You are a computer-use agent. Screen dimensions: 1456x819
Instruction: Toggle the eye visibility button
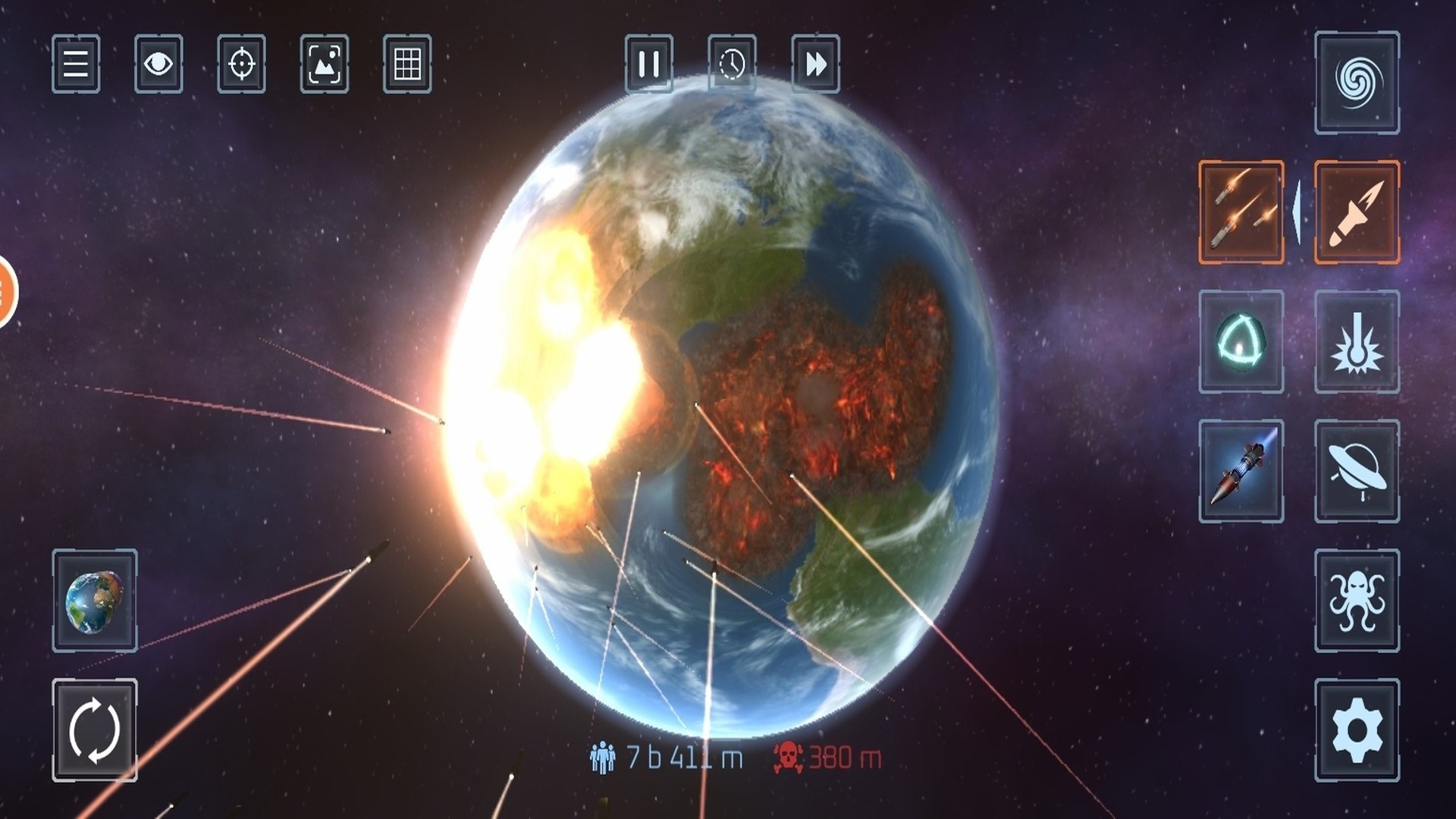158,64
